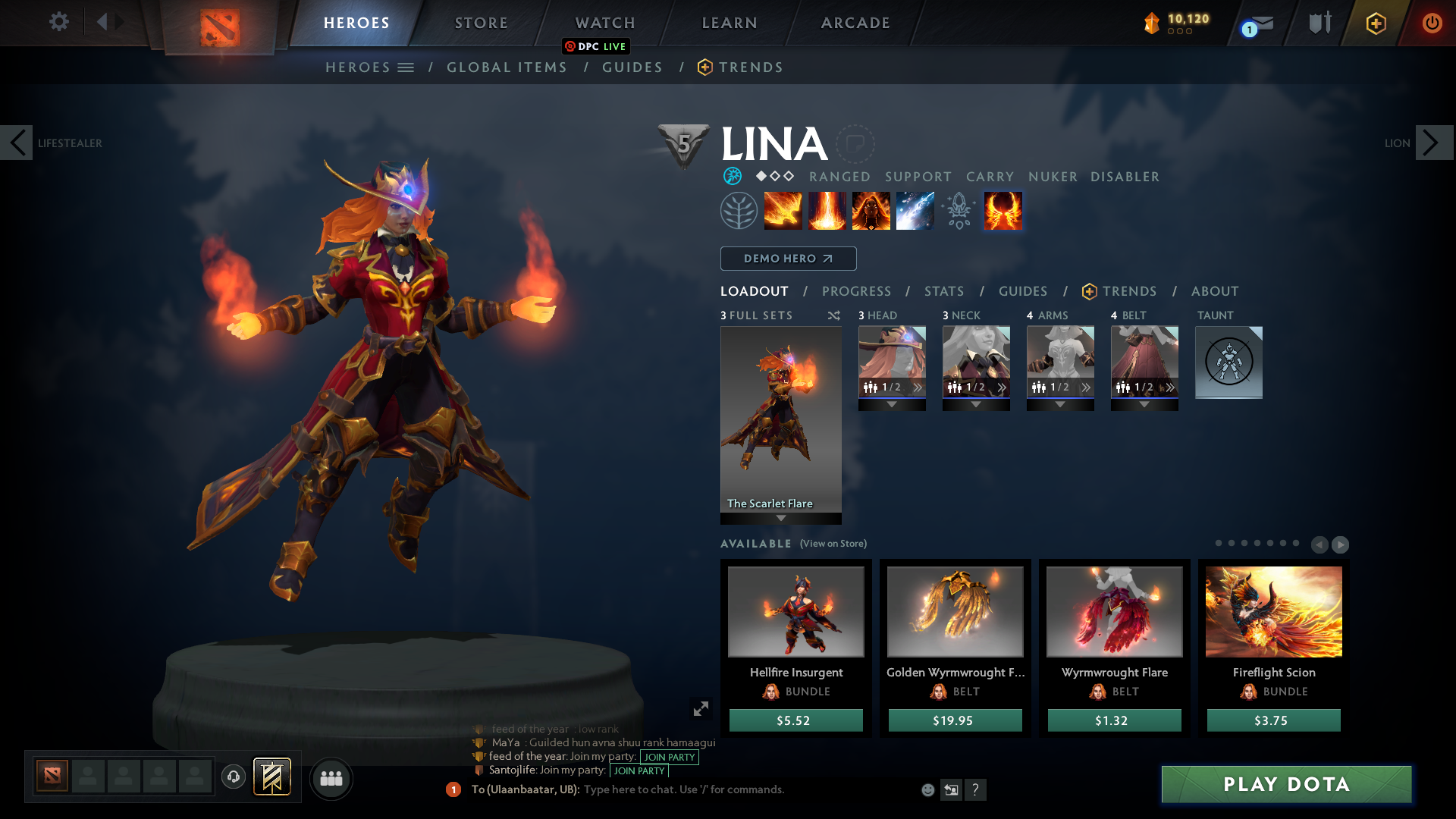
Task: Select Lina's Dragon Slave ability icon
Action: [783, 211]
